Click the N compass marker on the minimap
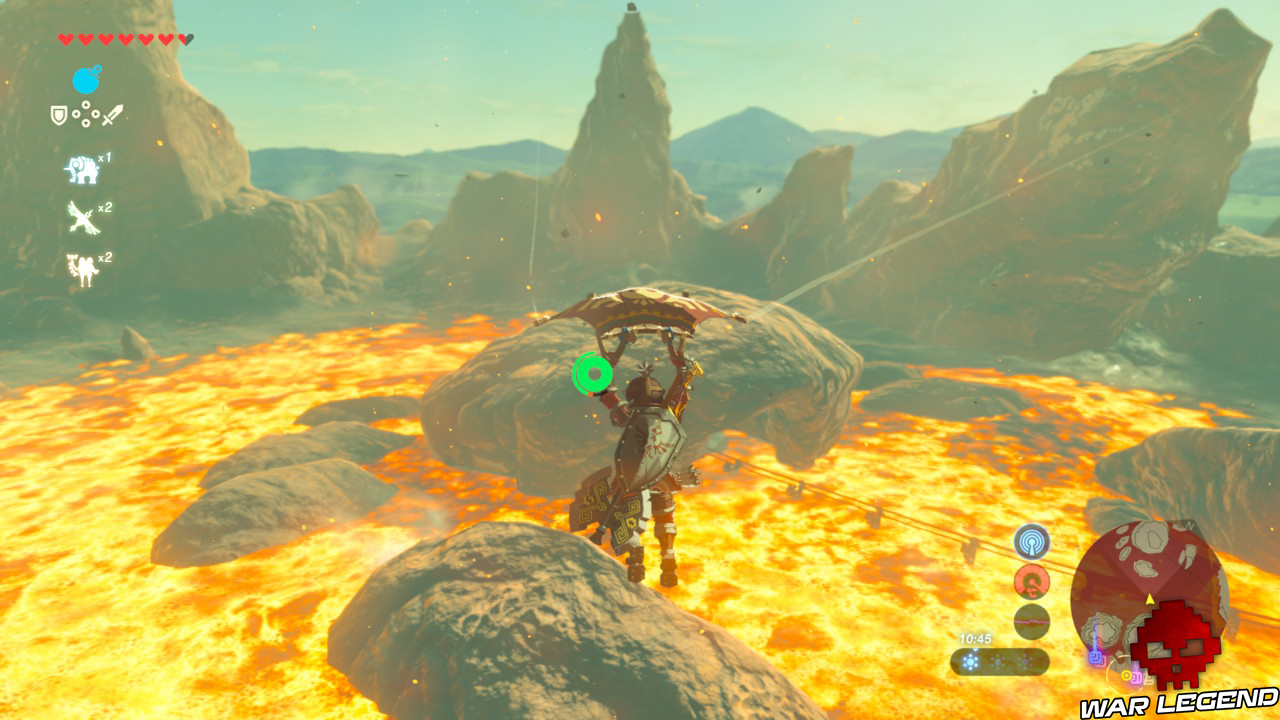The height and width of the screenshot is (720, 1280). (x=1189, y=525)
